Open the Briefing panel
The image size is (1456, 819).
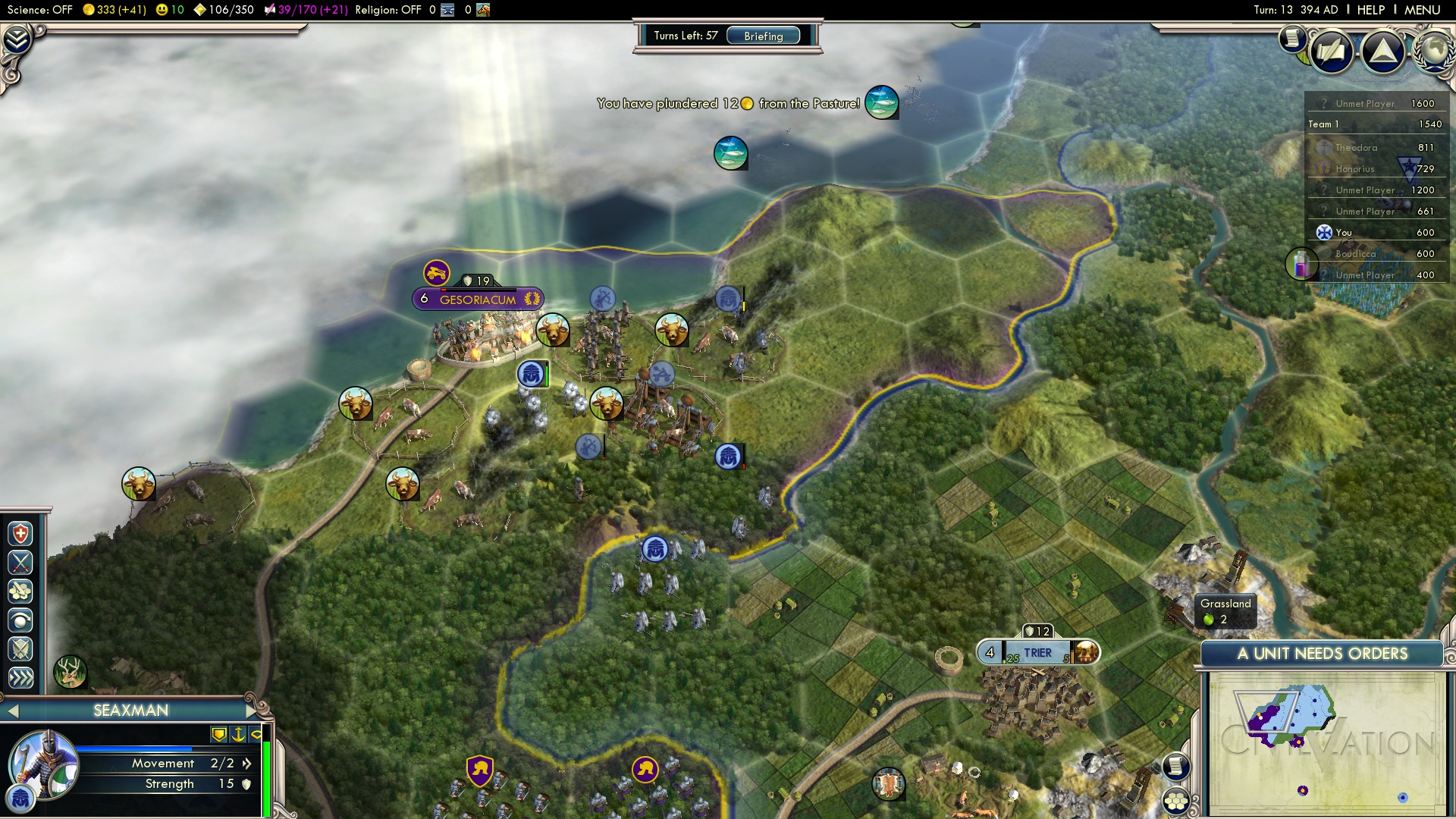coord(763,36)
